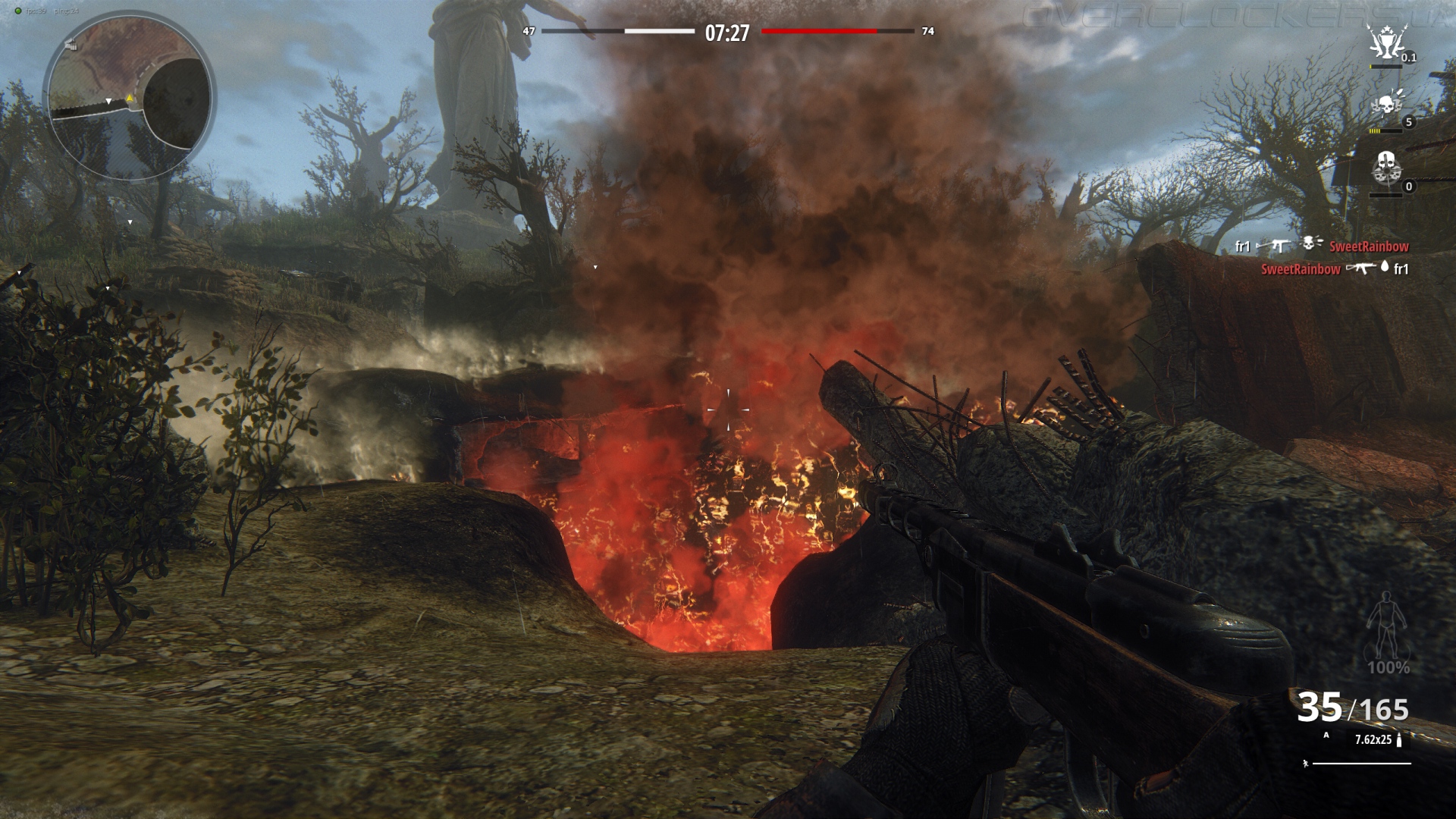Click the yellow player arrow on the minimap
The width and height of the screenshot is (1456, 819).
pyautogui.click(x=130, y=98)
